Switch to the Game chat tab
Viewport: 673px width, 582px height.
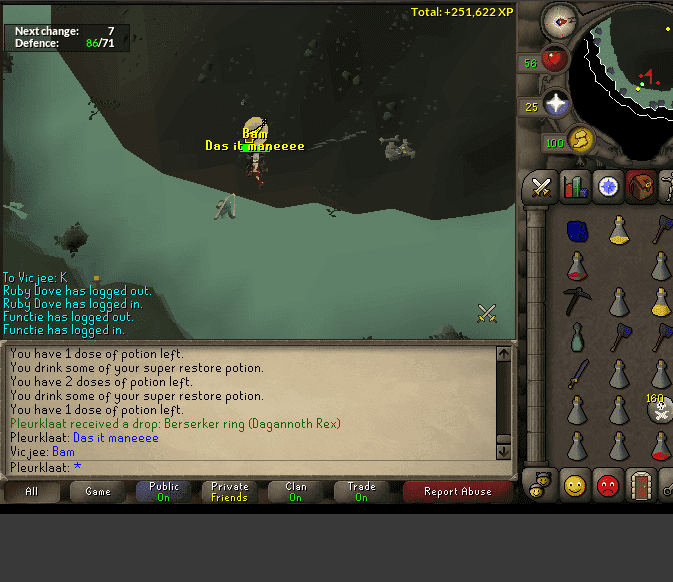pos(98,491)
